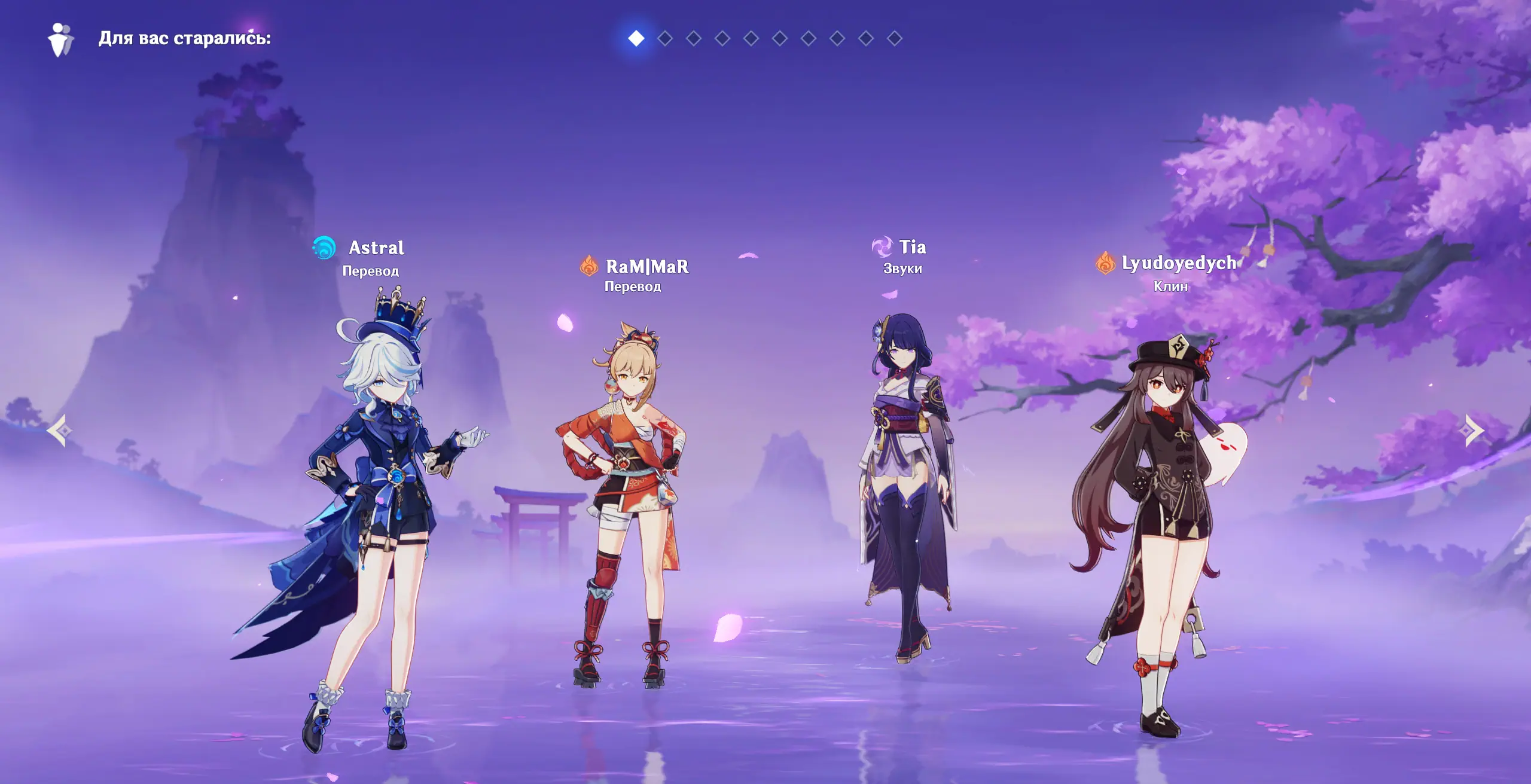This screenshot has height=784, width=1531.
Task: Select the highlighted first page dot
Action: [636, 38]
